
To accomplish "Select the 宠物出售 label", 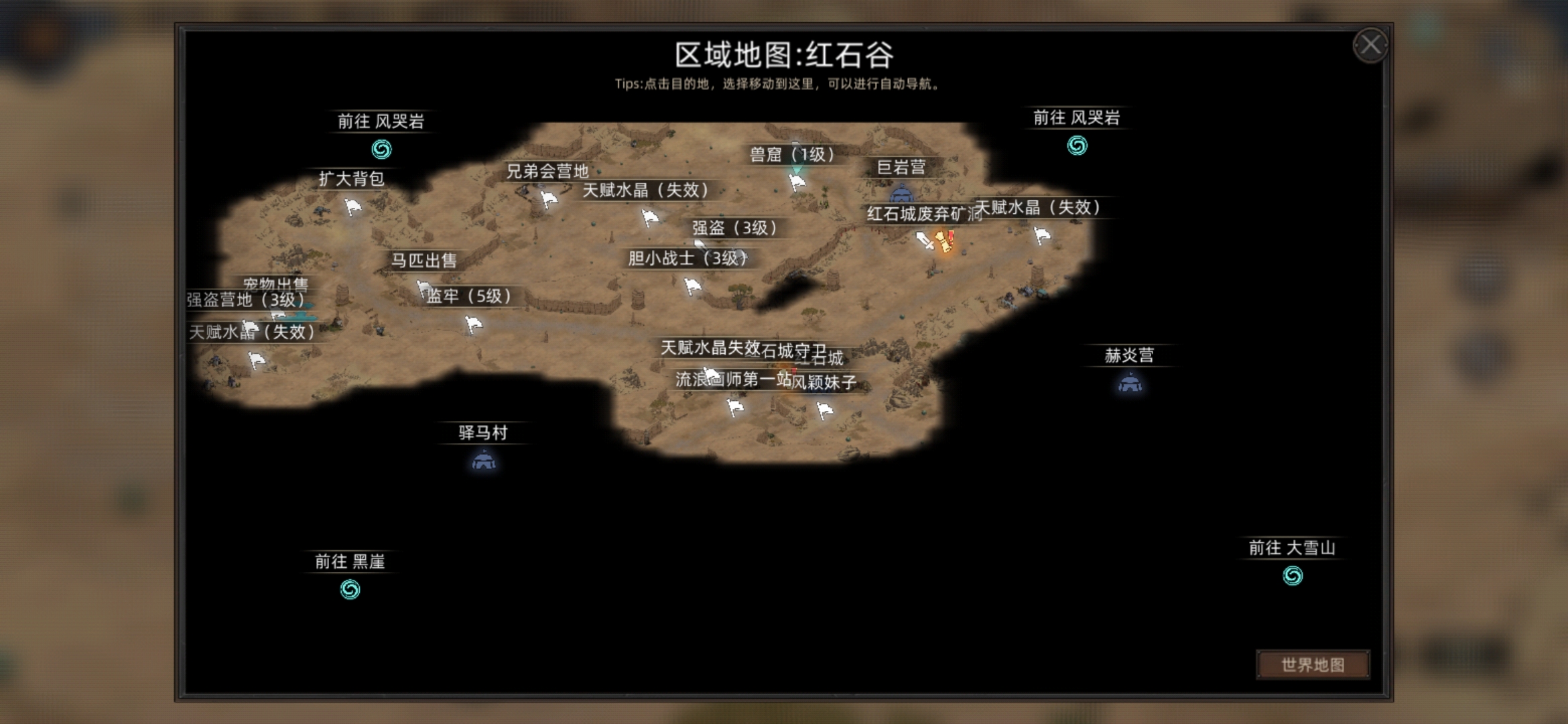I will pyautogui.click(x=276, y=284).
